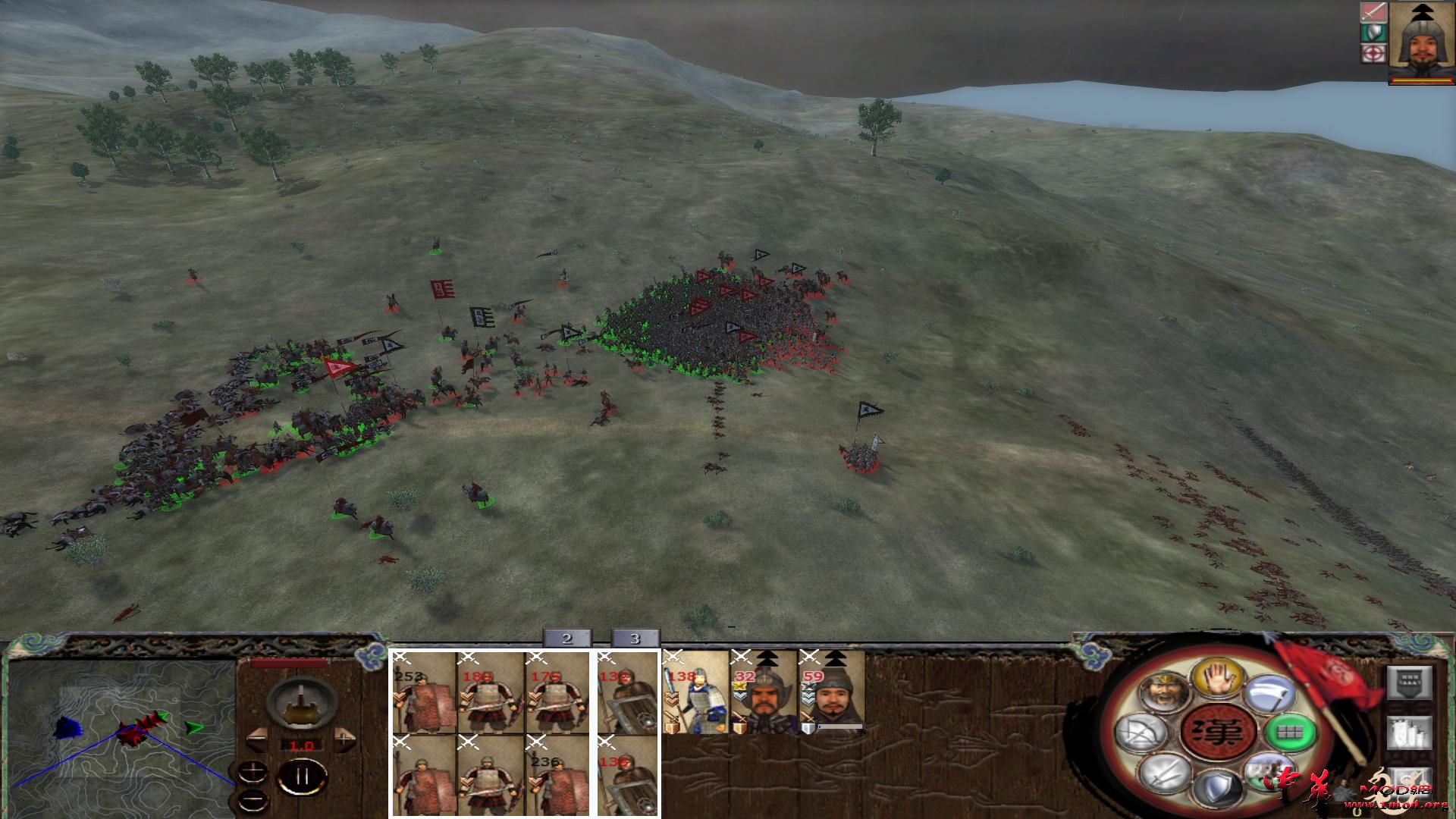1456x819 pixels.
Task: Pause the battle
Action: pyautogui.click(x=302, y=775)
